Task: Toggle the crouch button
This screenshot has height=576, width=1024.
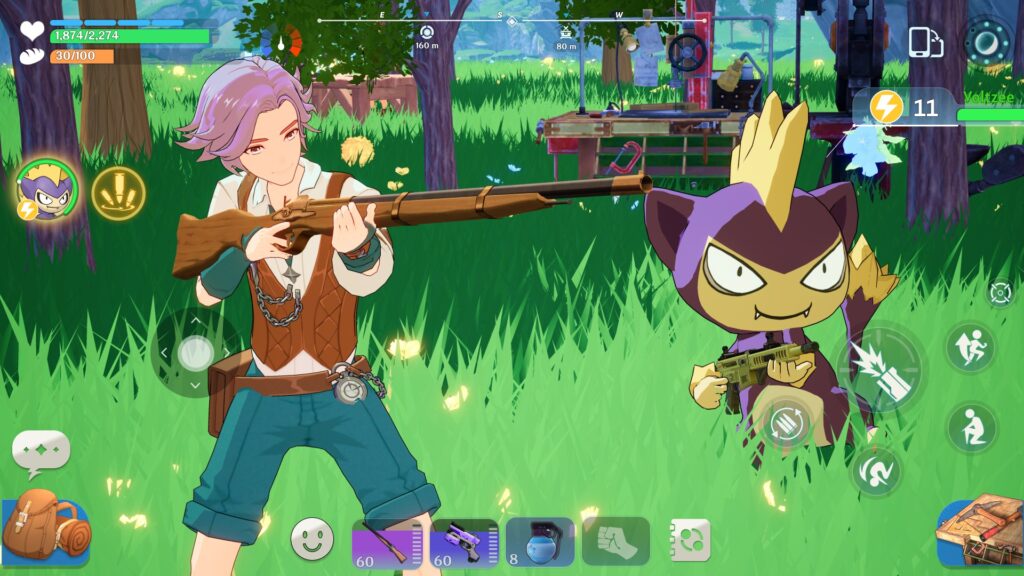Action: pos(971,428)
